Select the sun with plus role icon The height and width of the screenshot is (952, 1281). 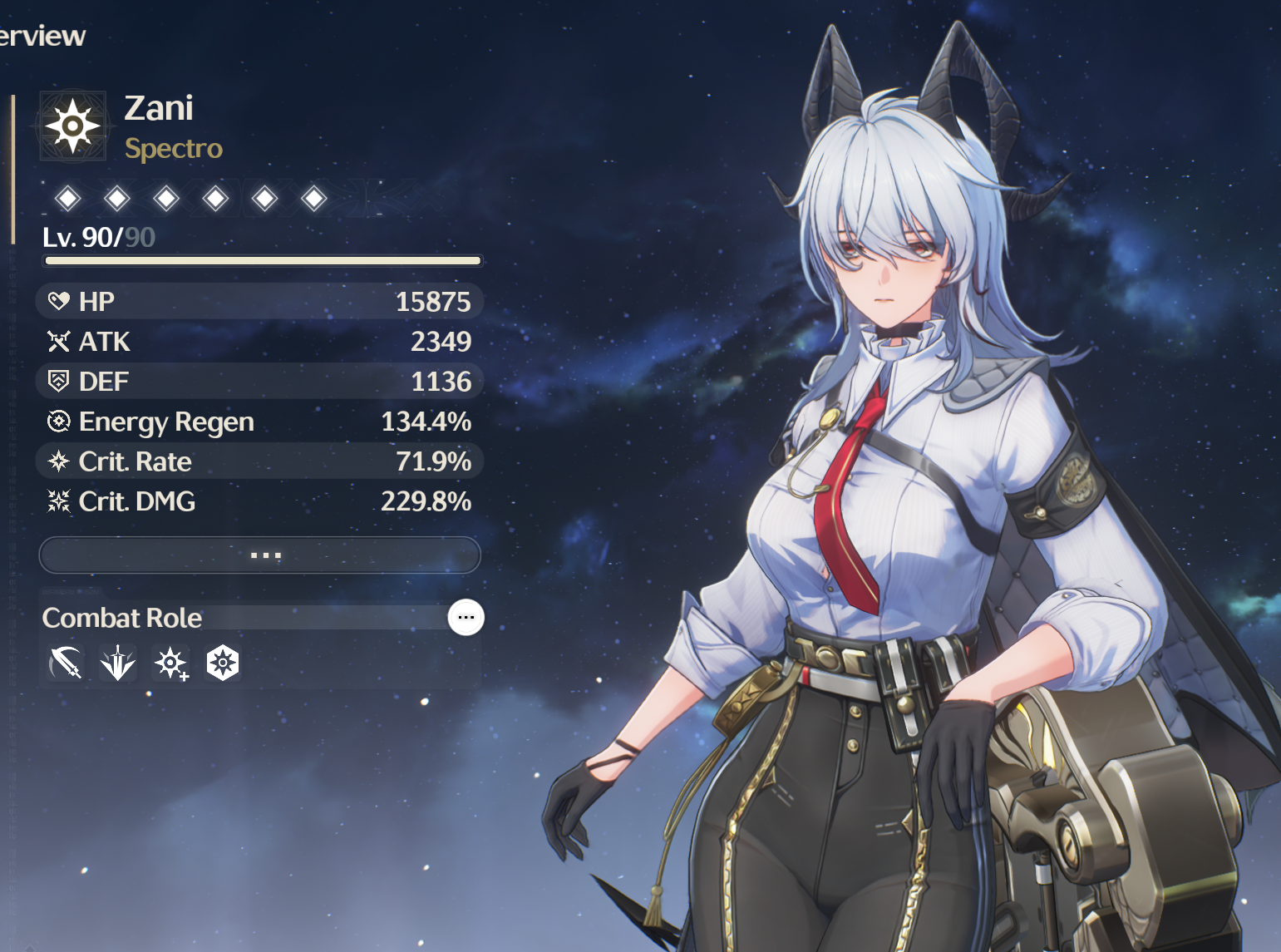(x=170, y=663)
